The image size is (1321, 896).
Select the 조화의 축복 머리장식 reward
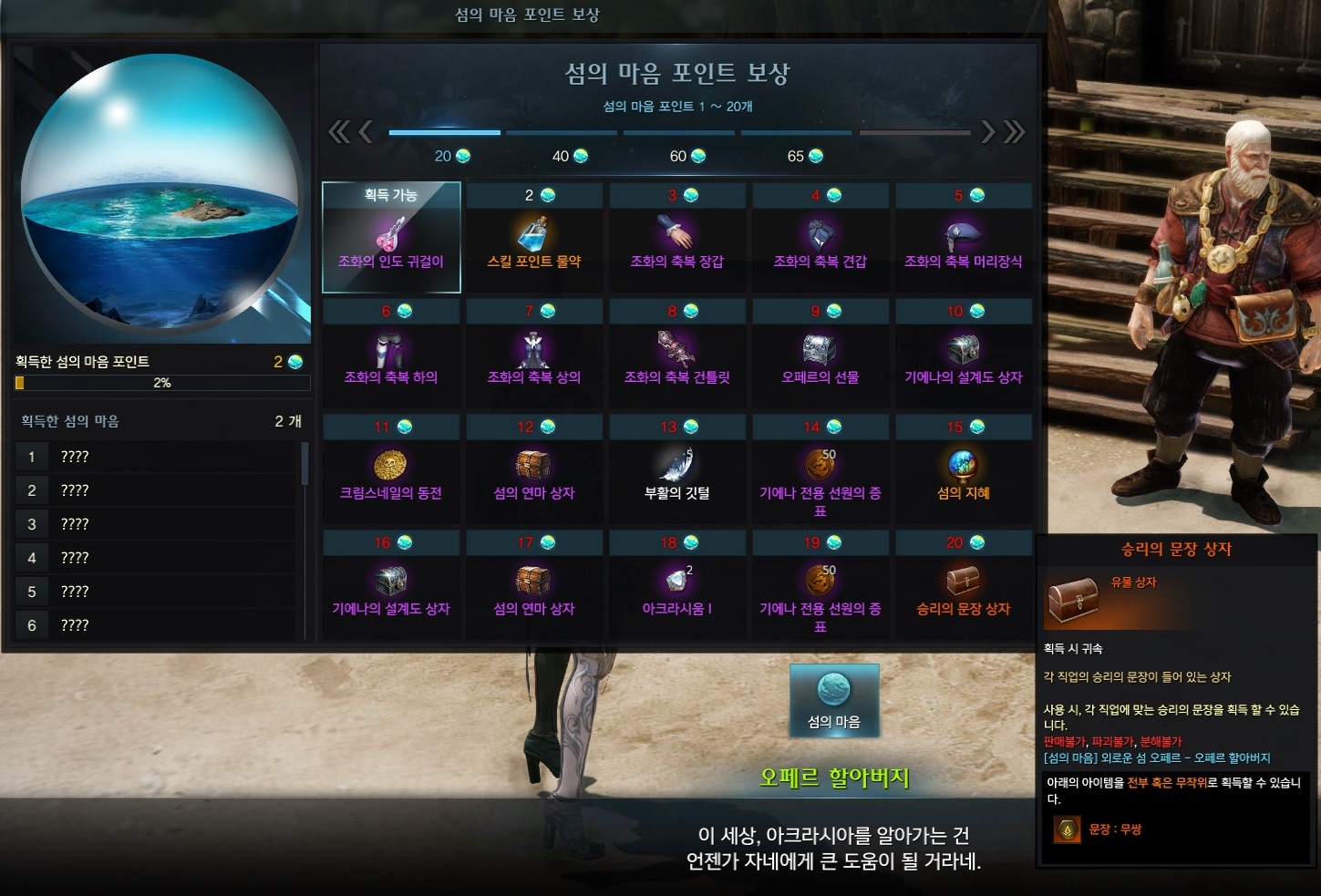point(963,237)
